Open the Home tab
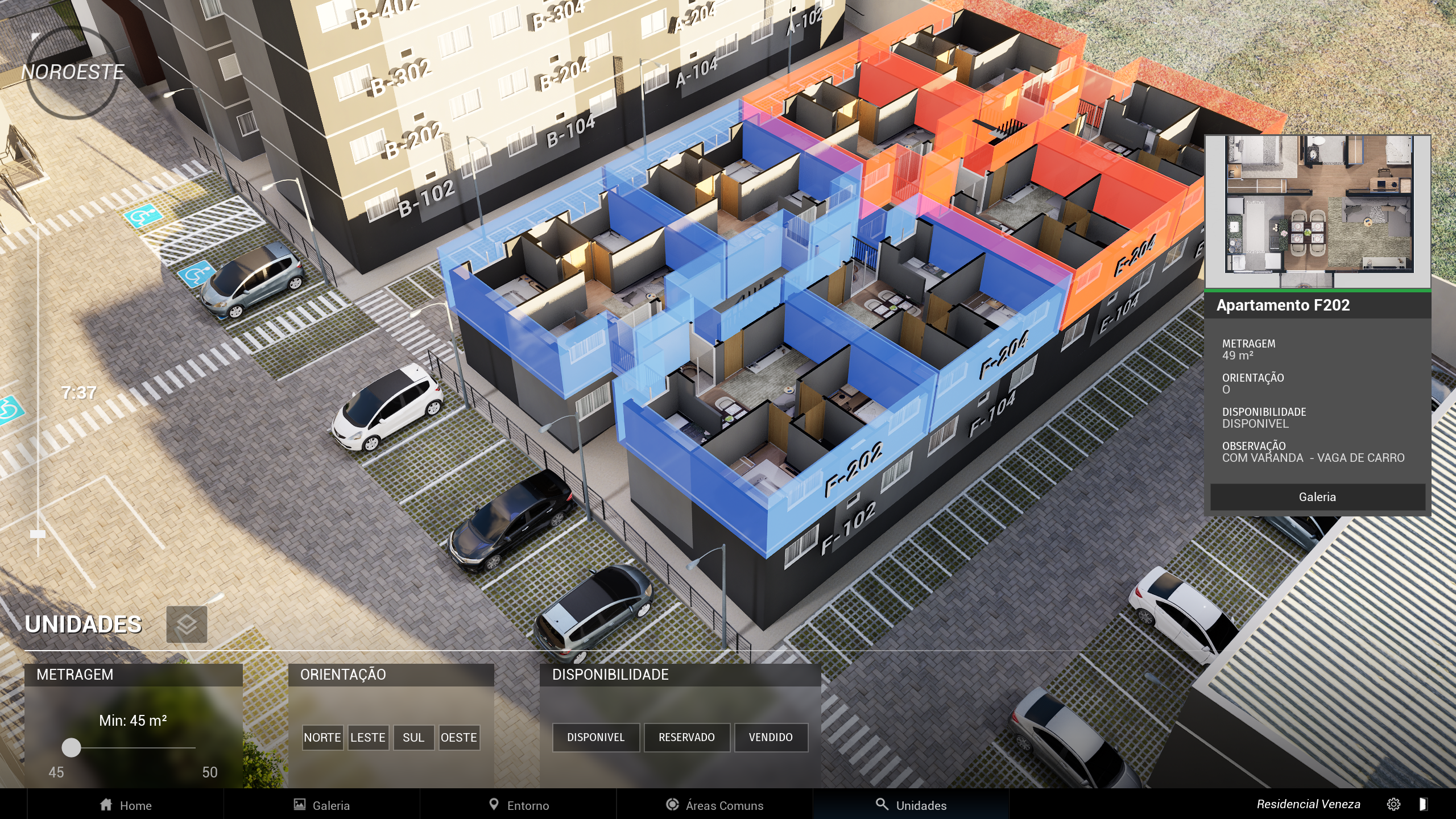Viewport: 1456px width, 819px height. [126, 805]
